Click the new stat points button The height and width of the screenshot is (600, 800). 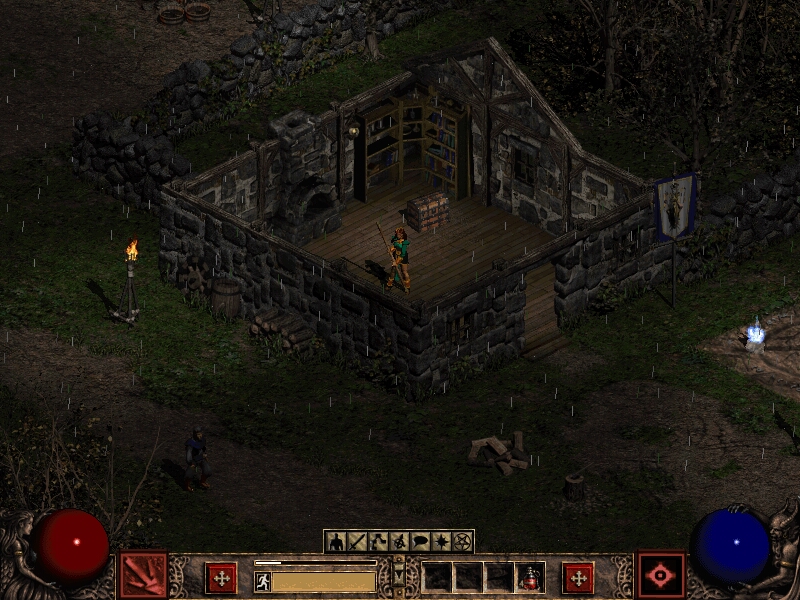click(x=221, y=577)
